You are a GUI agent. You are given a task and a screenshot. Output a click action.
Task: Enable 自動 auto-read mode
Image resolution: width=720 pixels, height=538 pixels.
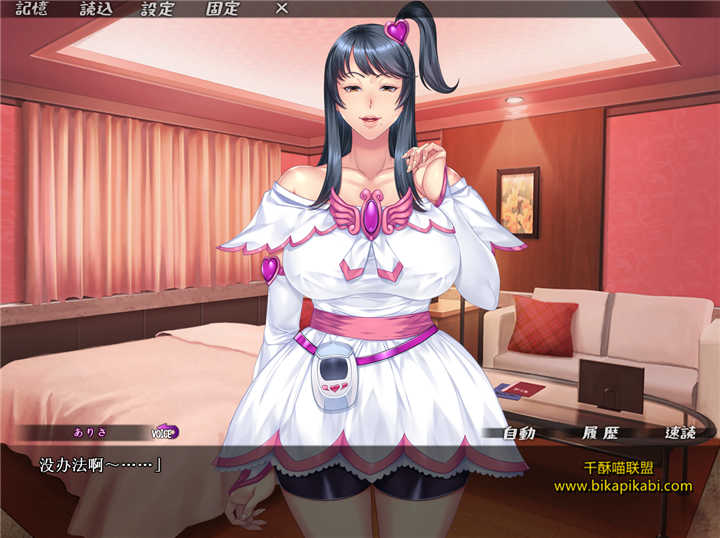click(x=519, y=434)
